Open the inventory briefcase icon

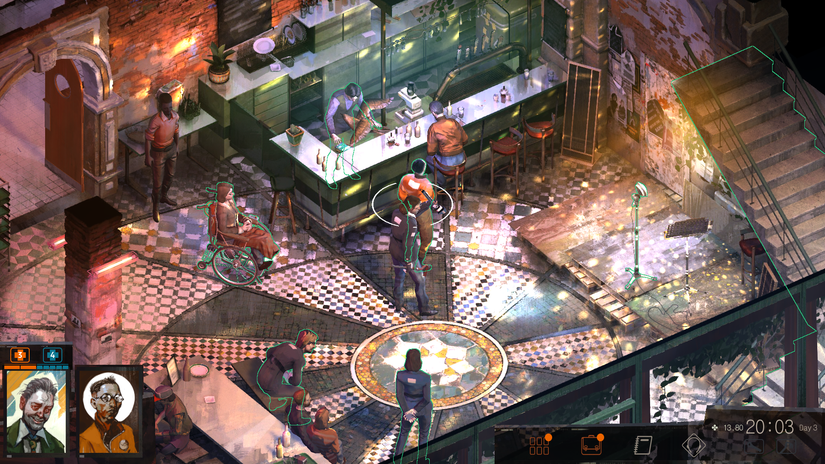tap(591, 445)
